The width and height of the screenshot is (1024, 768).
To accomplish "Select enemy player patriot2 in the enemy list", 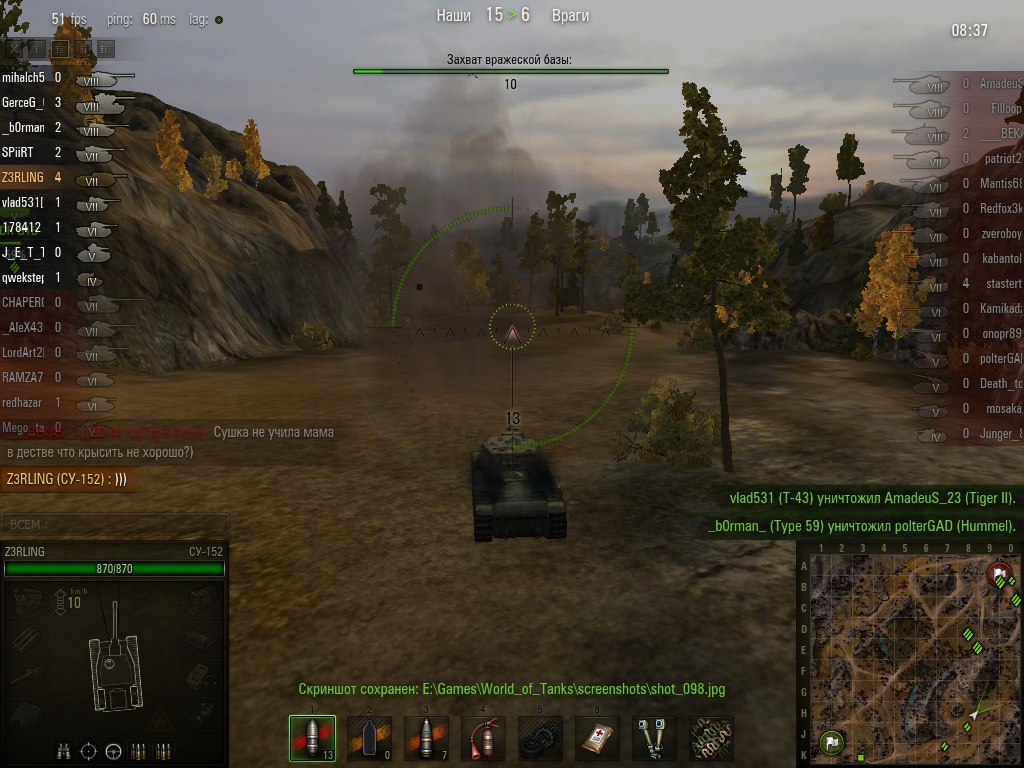I will pyautogui.click(x=1000, y=158).
